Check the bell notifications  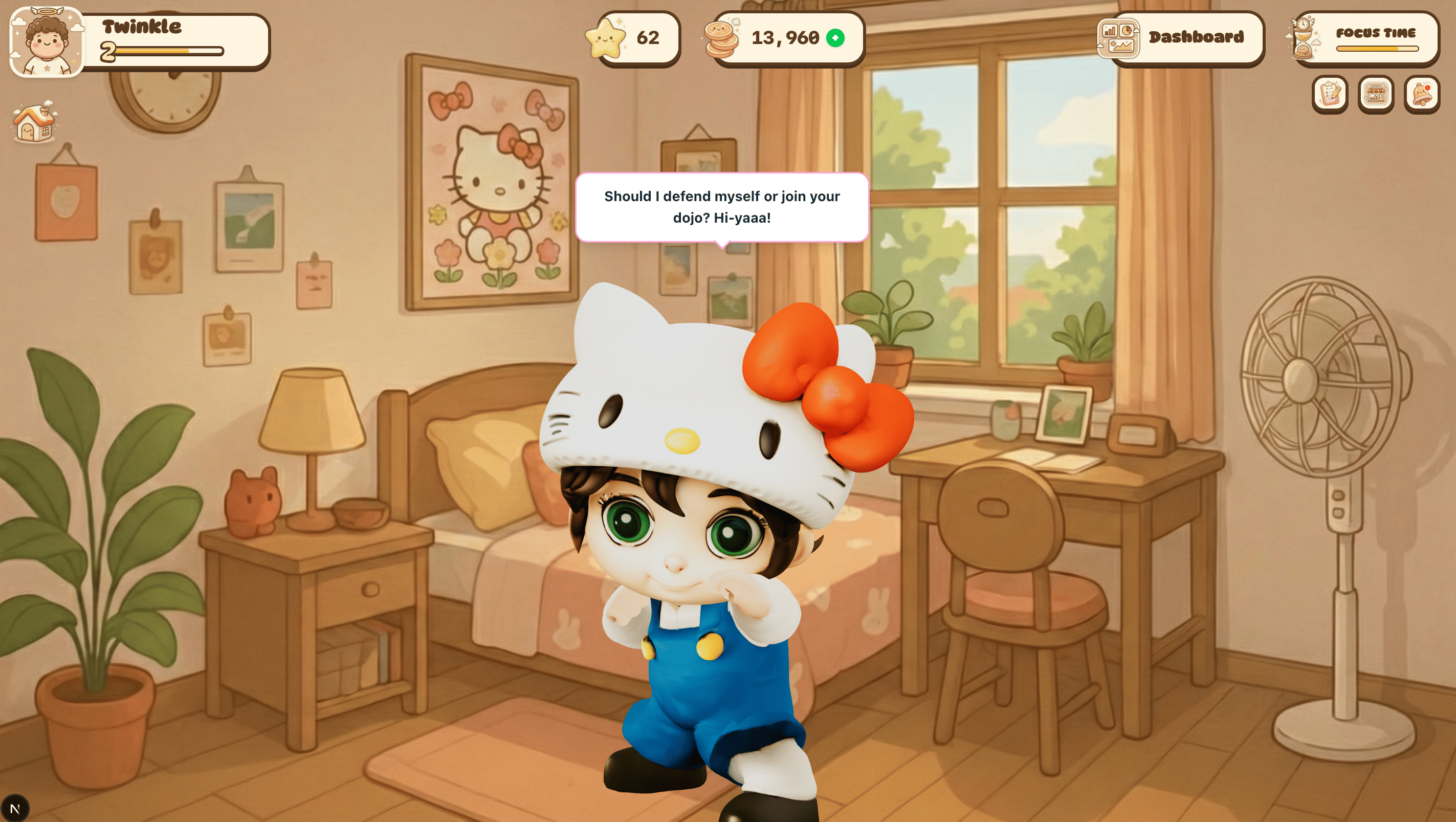pos(1422,94)
